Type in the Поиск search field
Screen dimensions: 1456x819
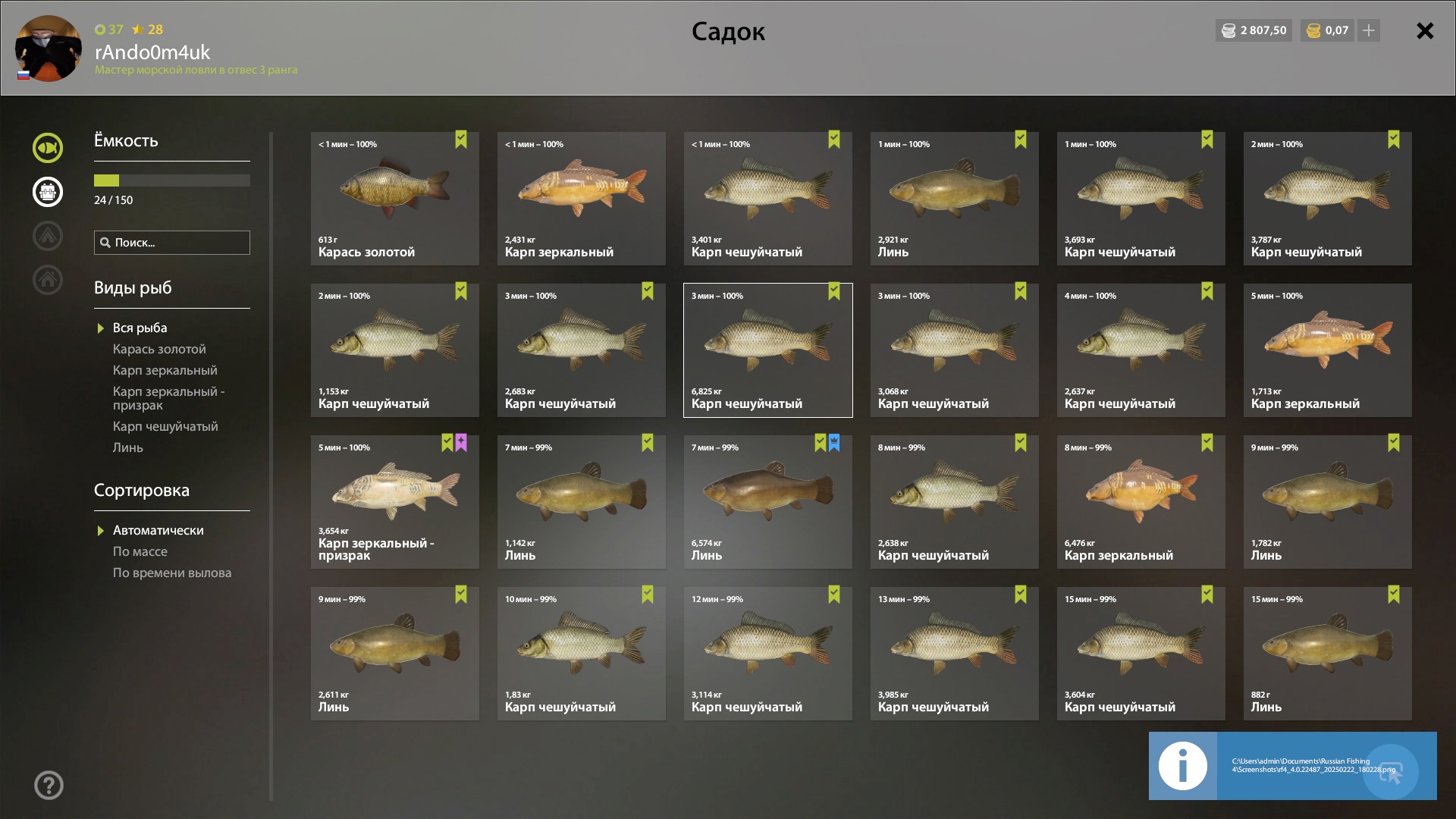coord(179,243)
